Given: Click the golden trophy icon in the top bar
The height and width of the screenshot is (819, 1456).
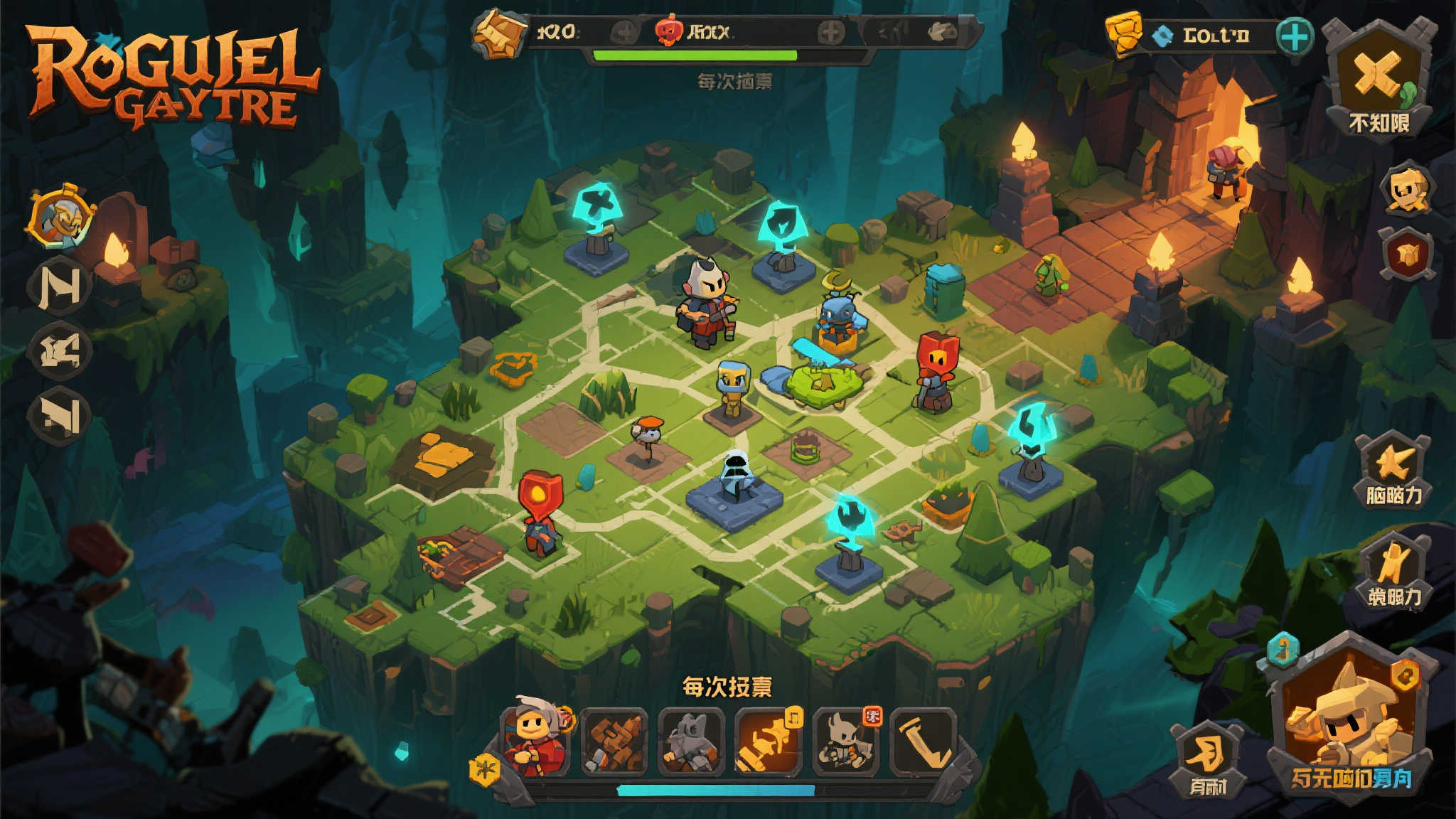Looking at the screenshot, I should pyautogui.click(x=1124, y=33).
